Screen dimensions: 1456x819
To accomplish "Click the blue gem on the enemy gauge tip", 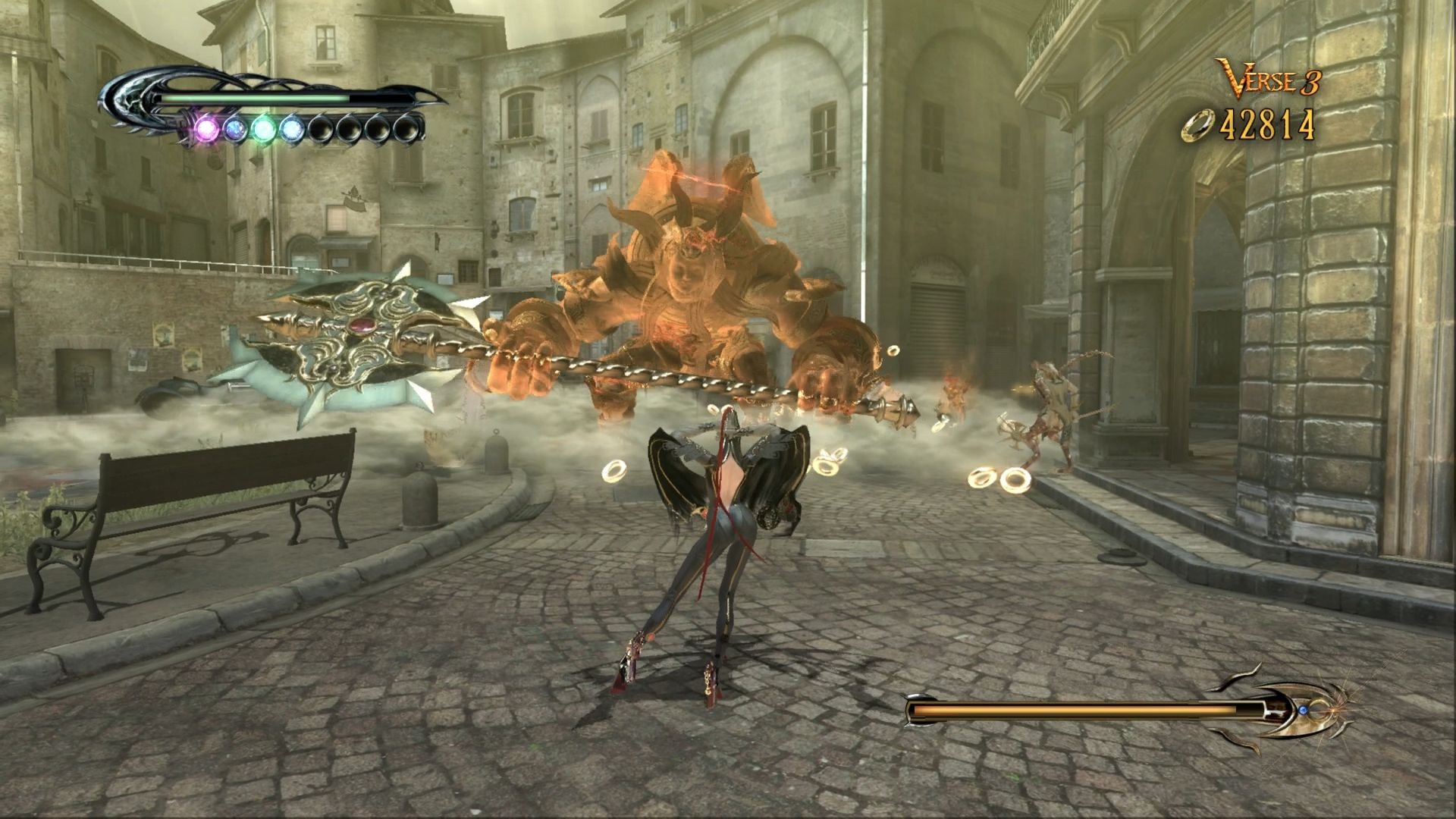I will click(1303, 711).
